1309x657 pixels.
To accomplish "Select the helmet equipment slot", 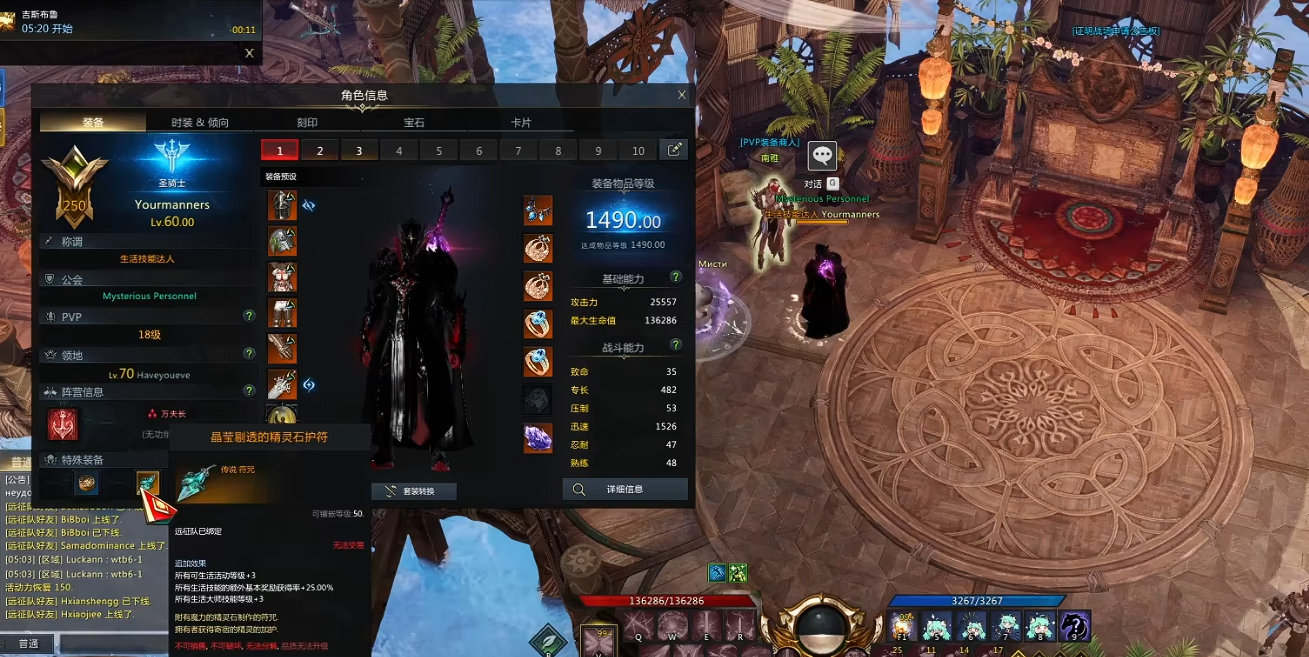I will 282,205.
